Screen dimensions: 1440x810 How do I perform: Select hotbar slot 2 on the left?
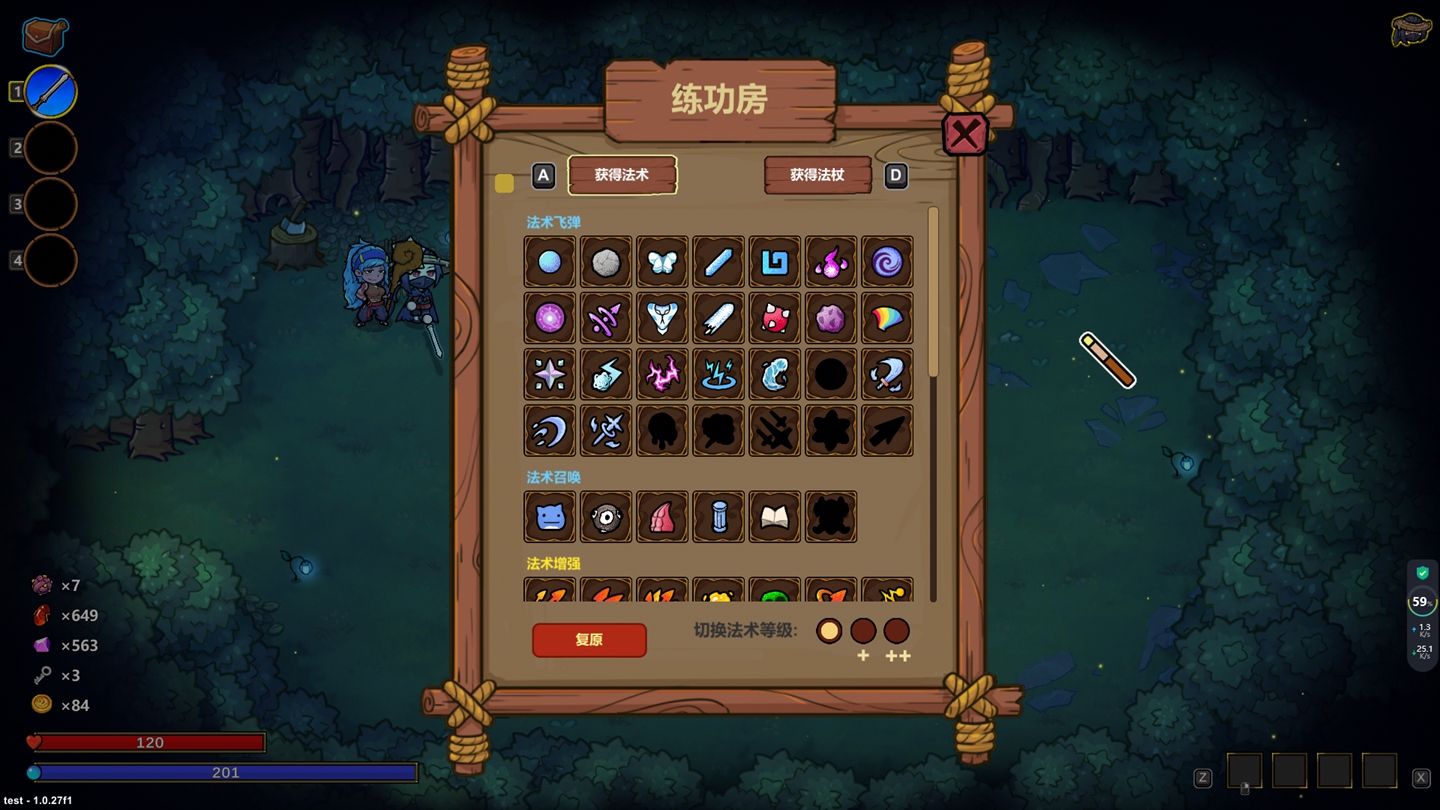click(x=51, y=147)
